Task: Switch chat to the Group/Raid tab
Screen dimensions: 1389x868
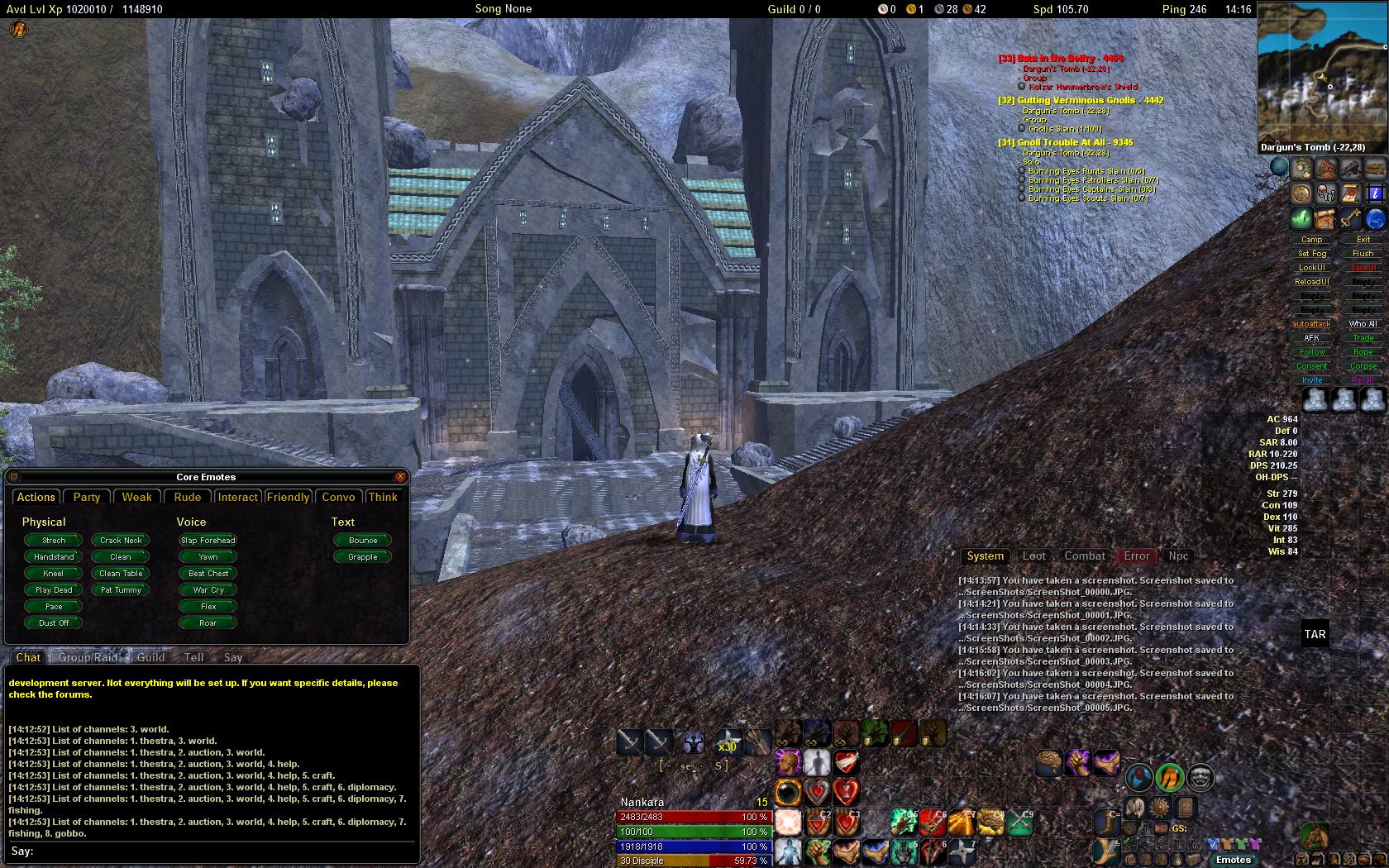Action: tap(88, 657)
